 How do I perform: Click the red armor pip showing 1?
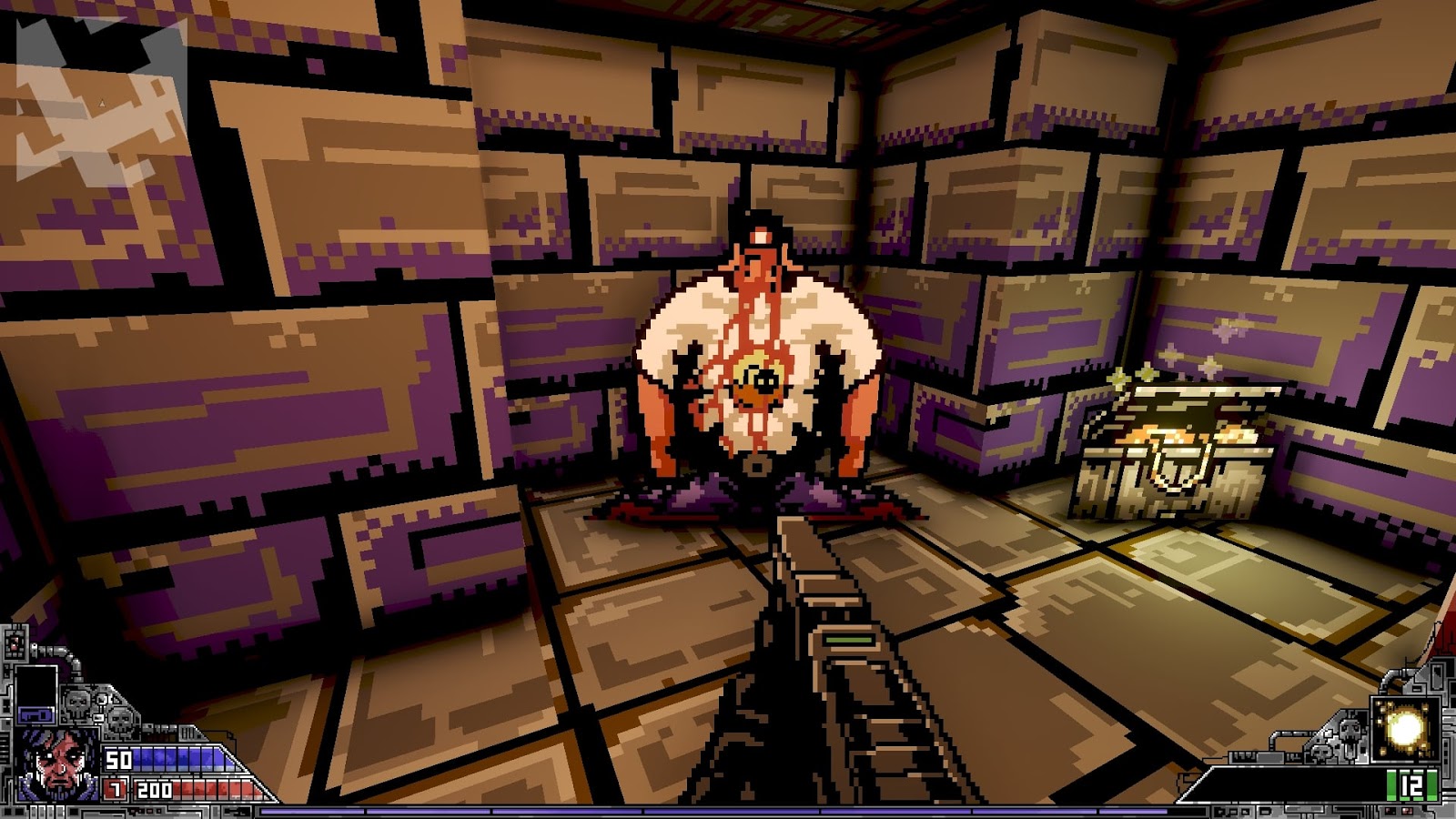click(x=114, y=789)
